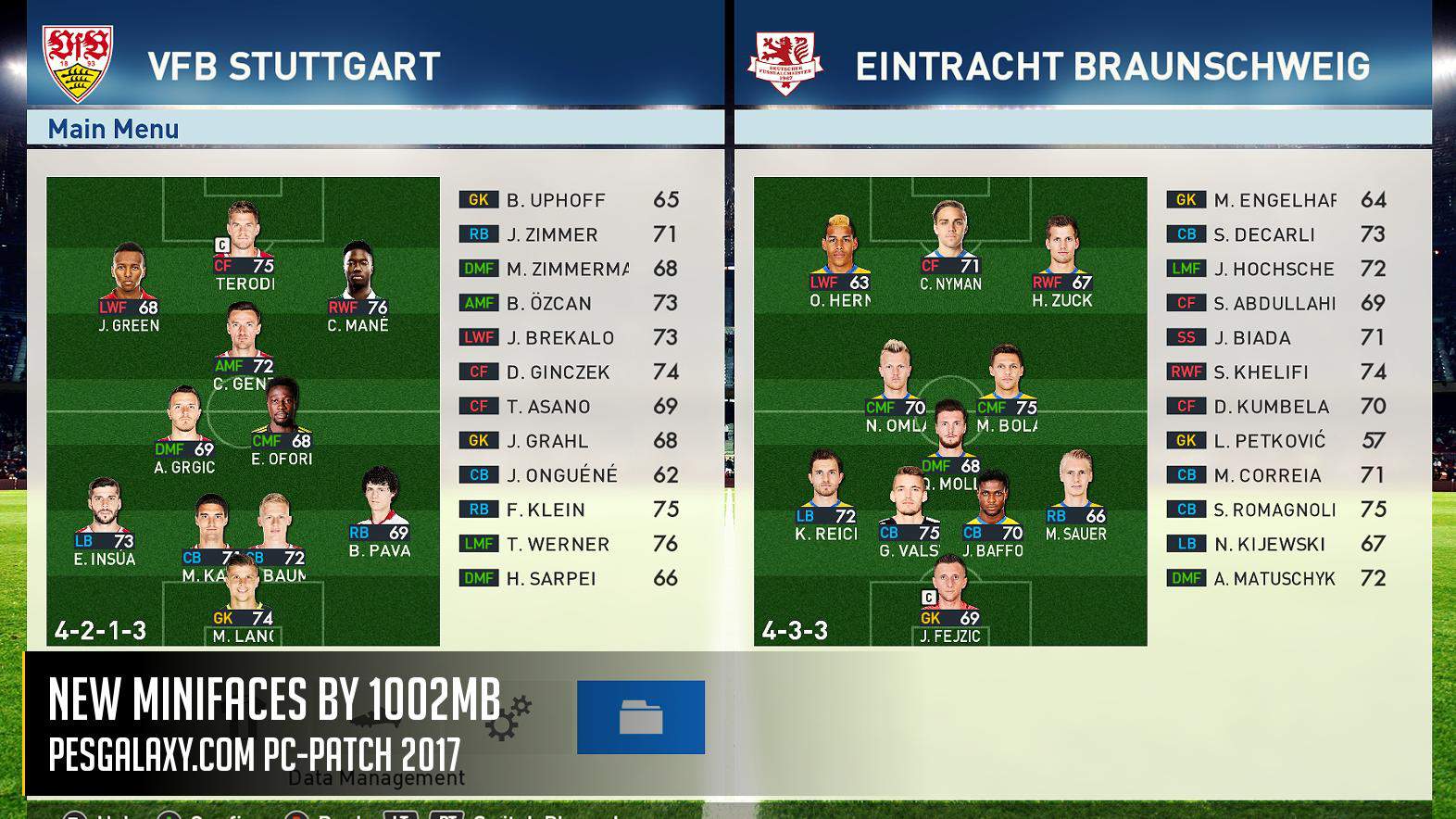Screen dimensions: 1456x819
Task: Select A. Matuschyk row in Braunschweig list
Action: (1276, 579)
